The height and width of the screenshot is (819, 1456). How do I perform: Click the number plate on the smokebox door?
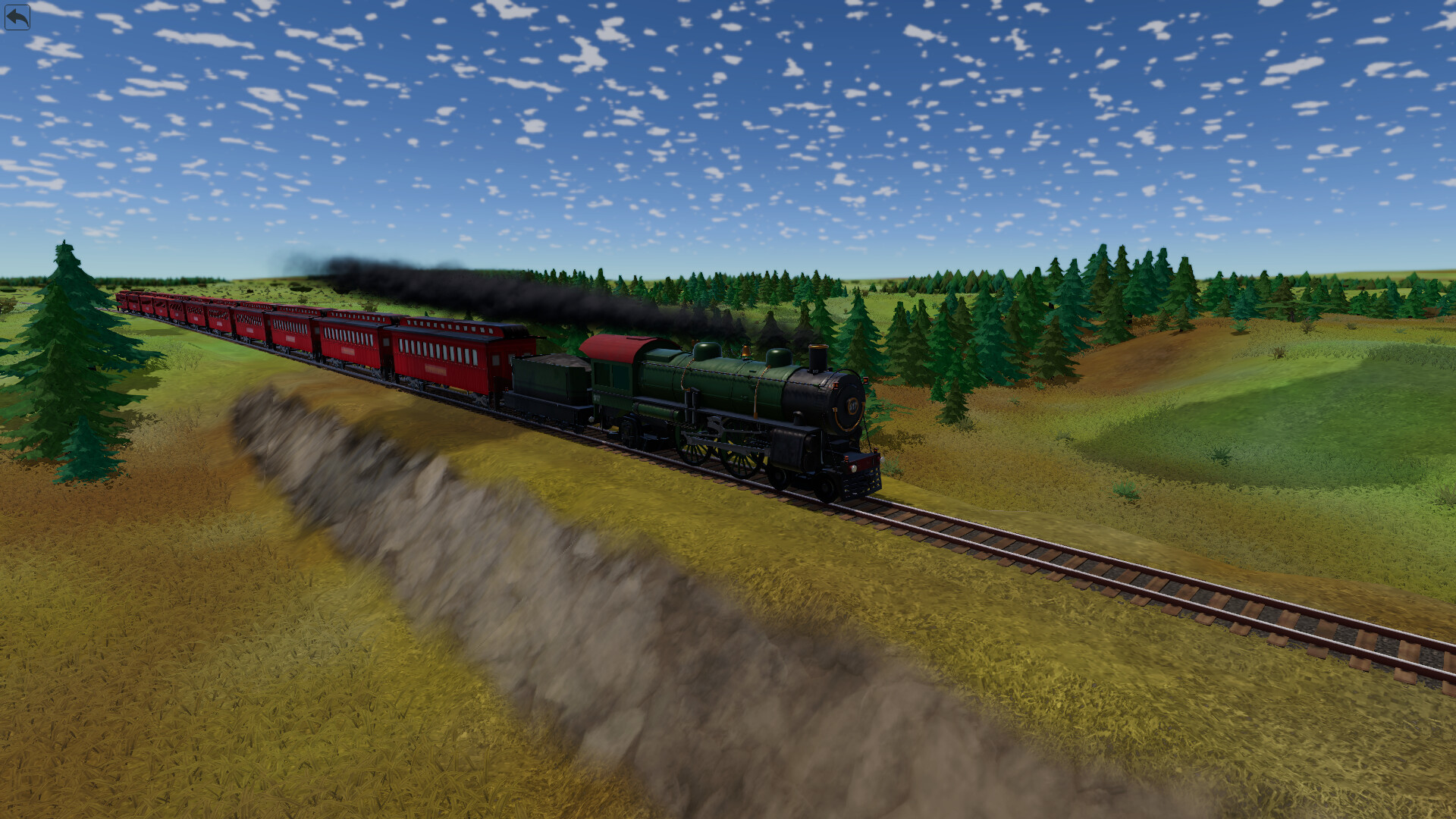(852, 403)
